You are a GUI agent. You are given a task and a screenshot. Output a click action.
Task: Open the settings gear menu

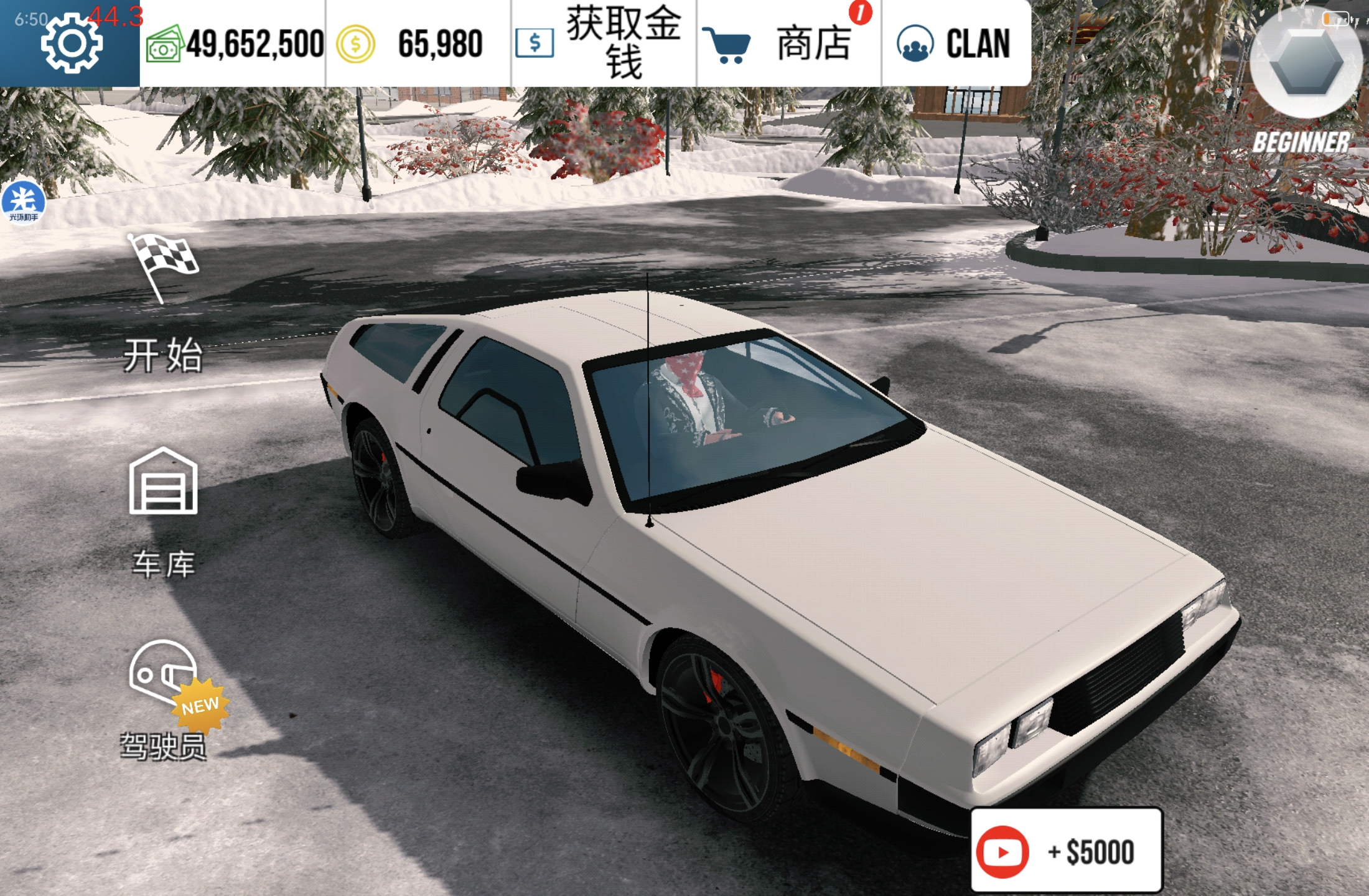[71, 44]
